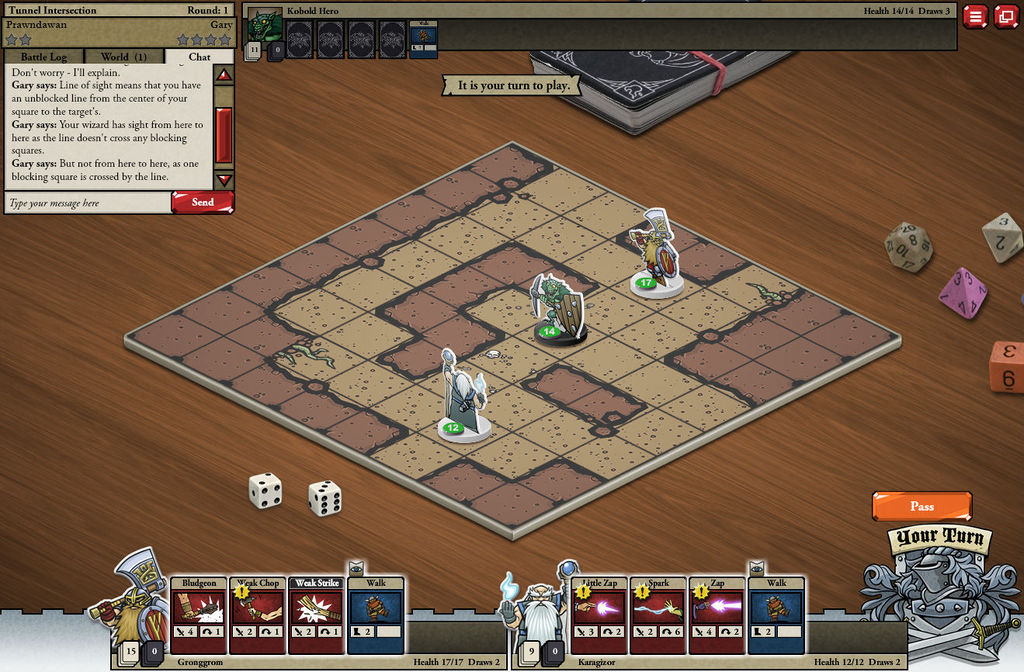
Task: Click the chat scroll-down arrow
Action: point(224,180)
